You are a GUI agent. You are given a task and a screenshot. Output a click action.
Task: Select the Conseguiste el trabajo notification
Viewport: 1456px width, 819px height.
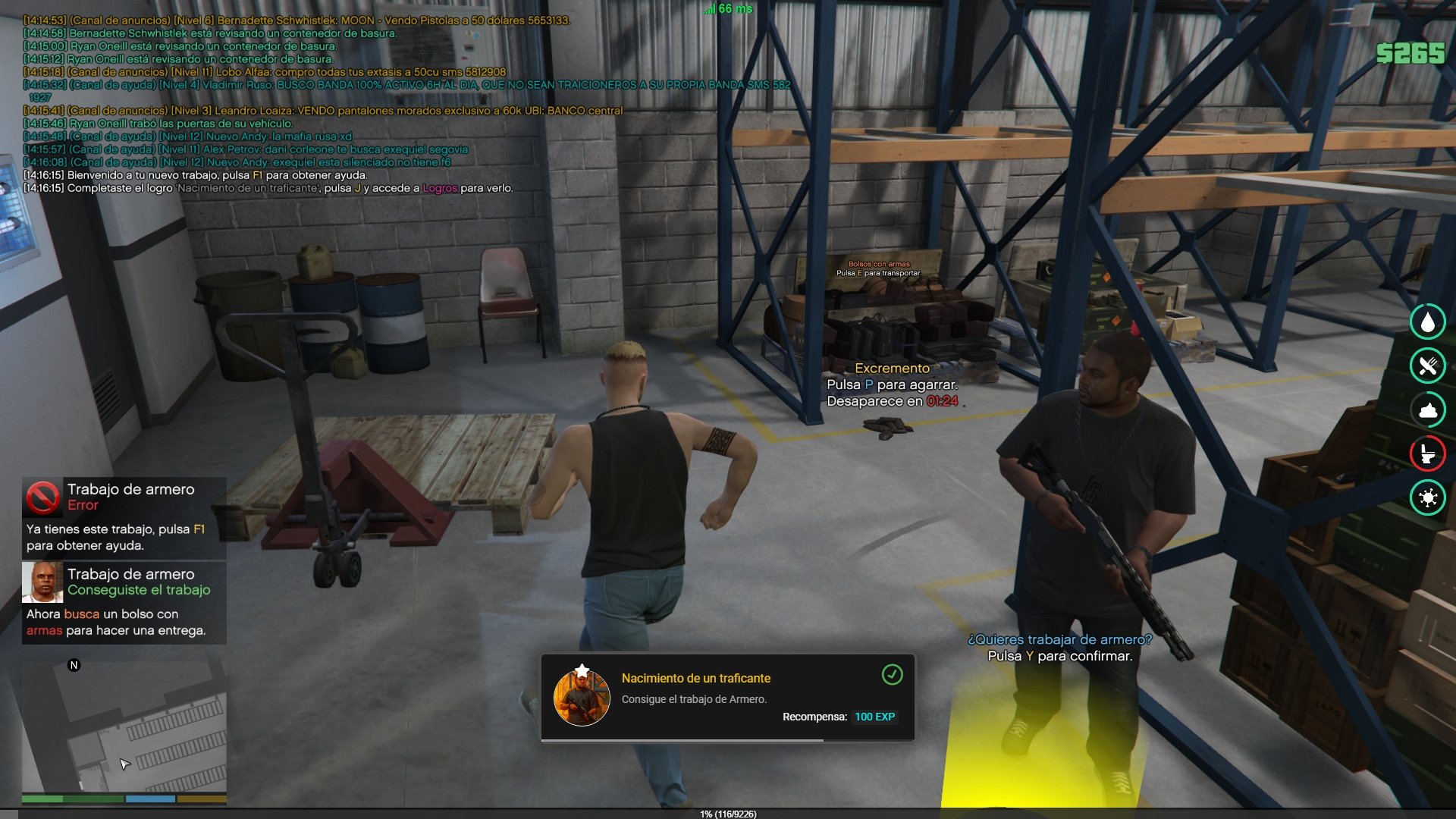coord(124,602)
